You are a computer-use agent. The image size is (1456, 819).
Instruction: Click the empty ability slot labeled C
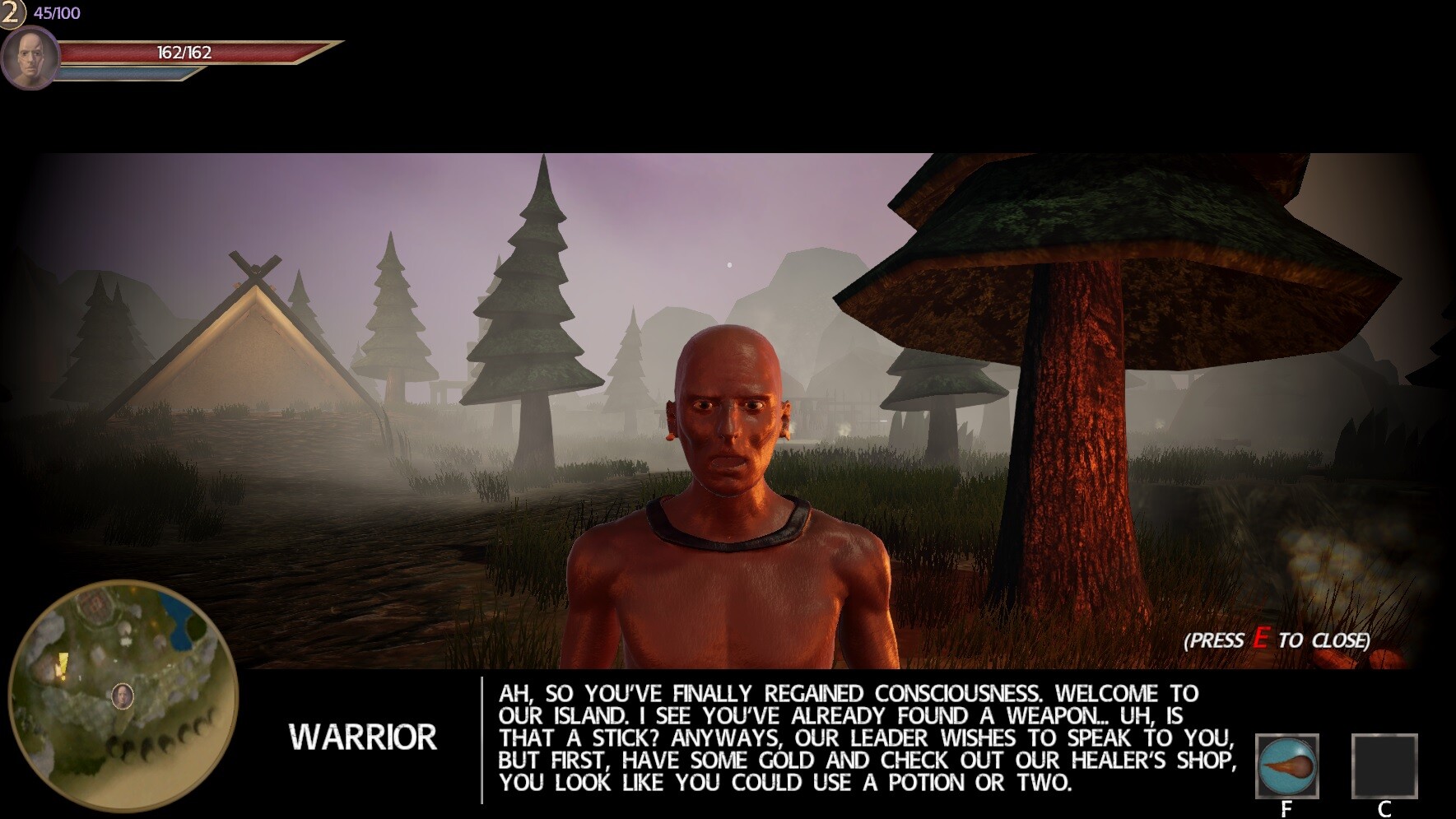tap(1385, 767)
